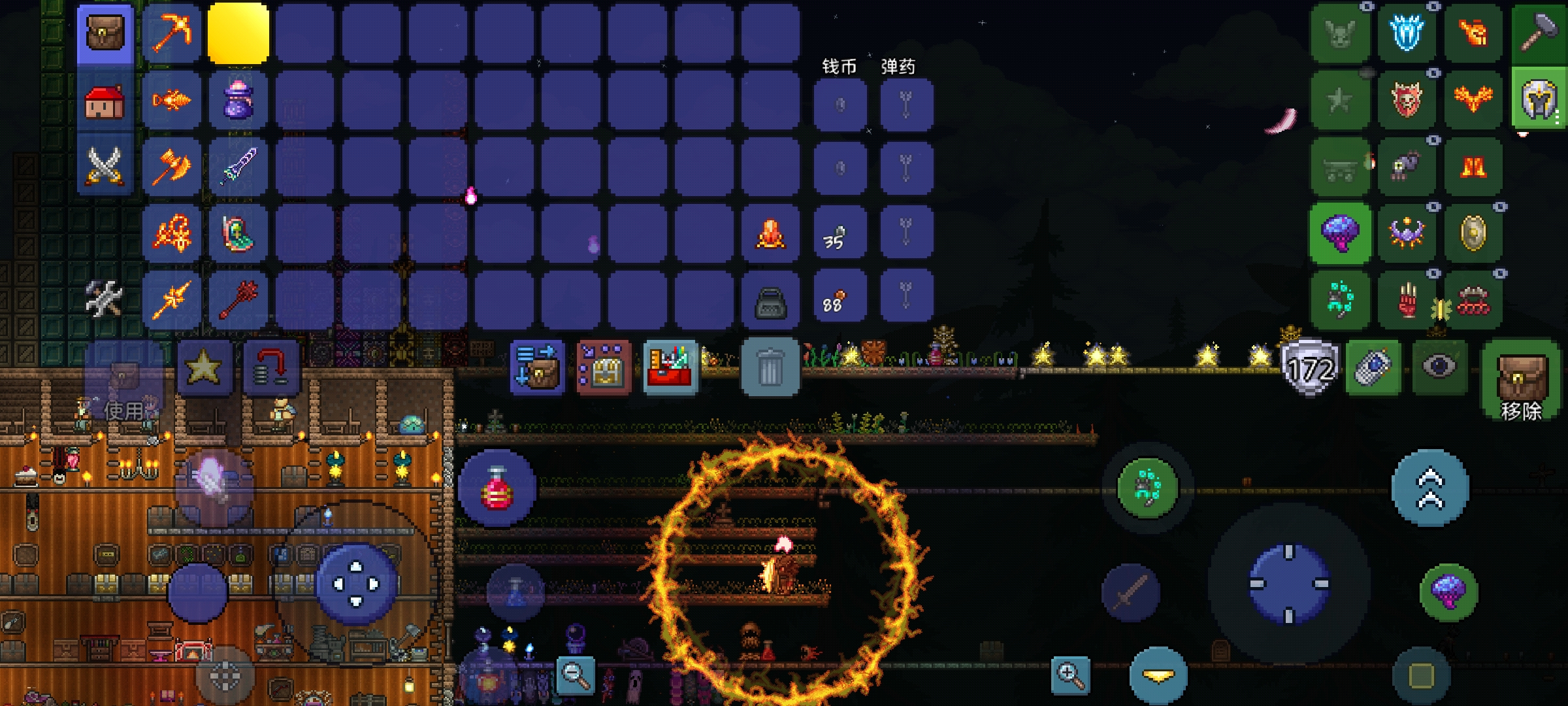Image resolution: width=1568 pixels, height=706 pixels.
Task: Use the red healing potion quick button
Action: pyautogui.click(x=497, y=488)
